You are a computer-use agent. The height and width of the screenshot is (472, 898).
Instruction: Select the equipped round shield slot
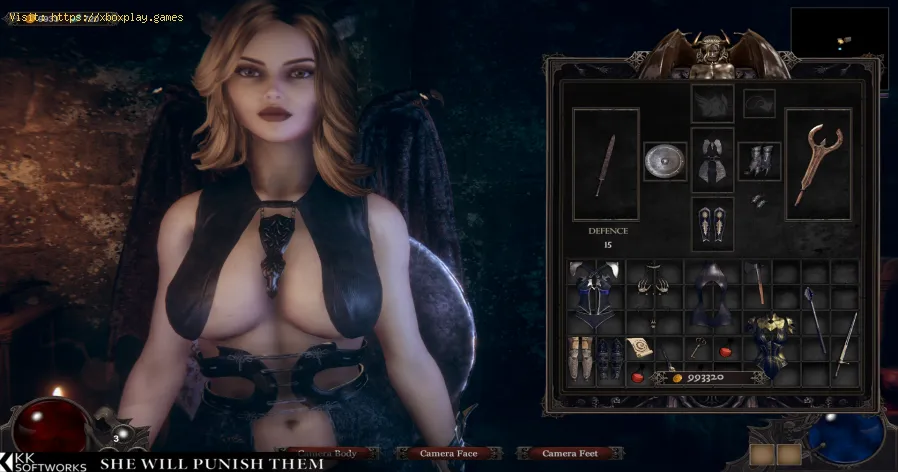(x=664, y=161)
